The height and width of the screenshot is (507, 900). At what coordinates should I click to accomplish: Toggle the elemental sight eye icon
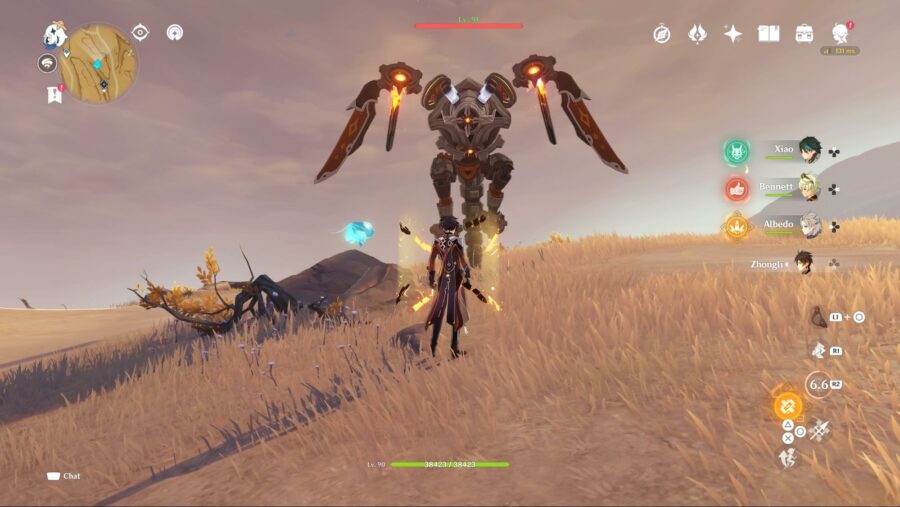[x=140, y=32]
